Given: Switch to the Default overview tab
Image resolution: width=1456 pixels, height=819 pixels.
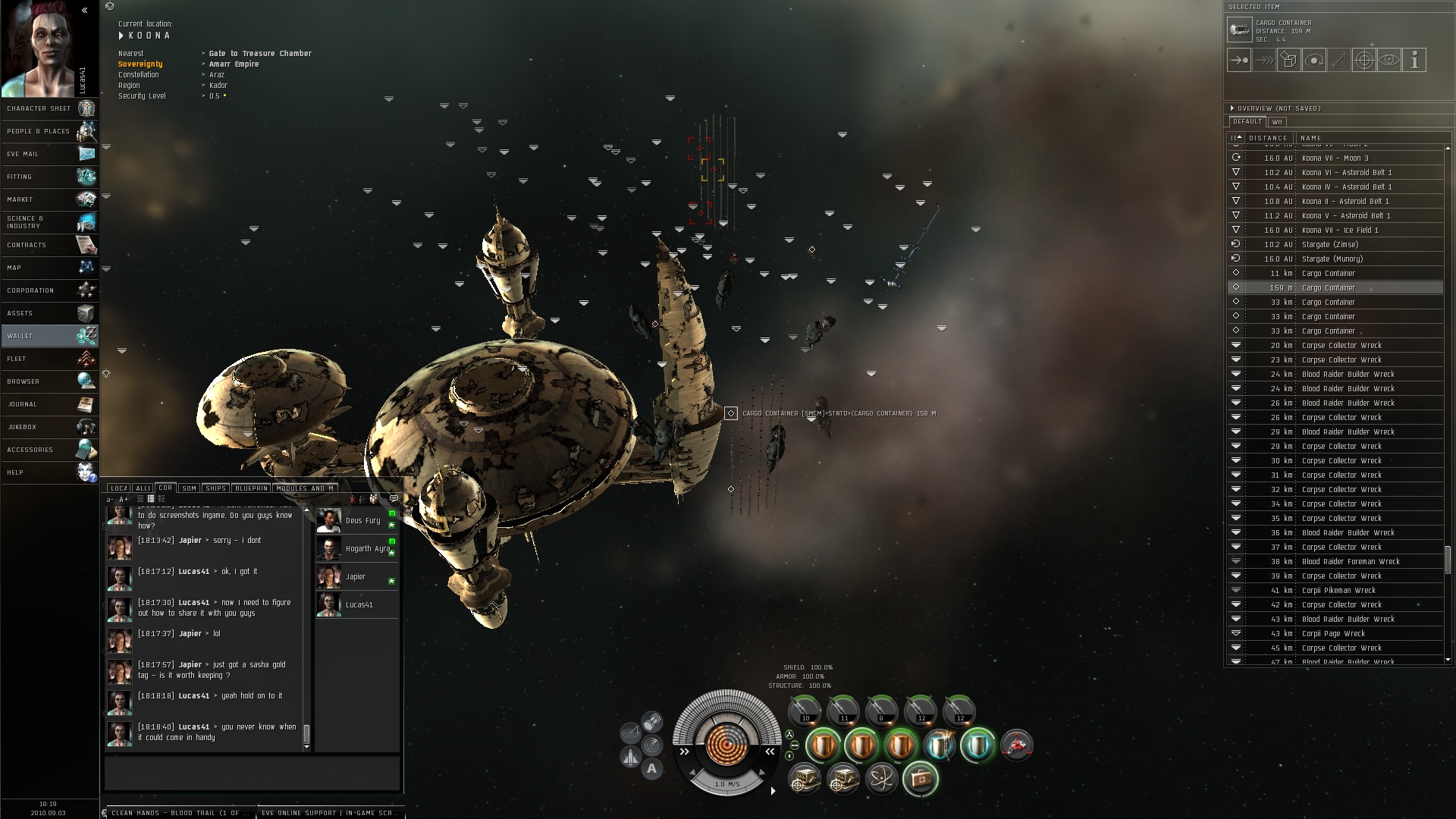Looking at the screenshot, I should tap(1247, 121).
